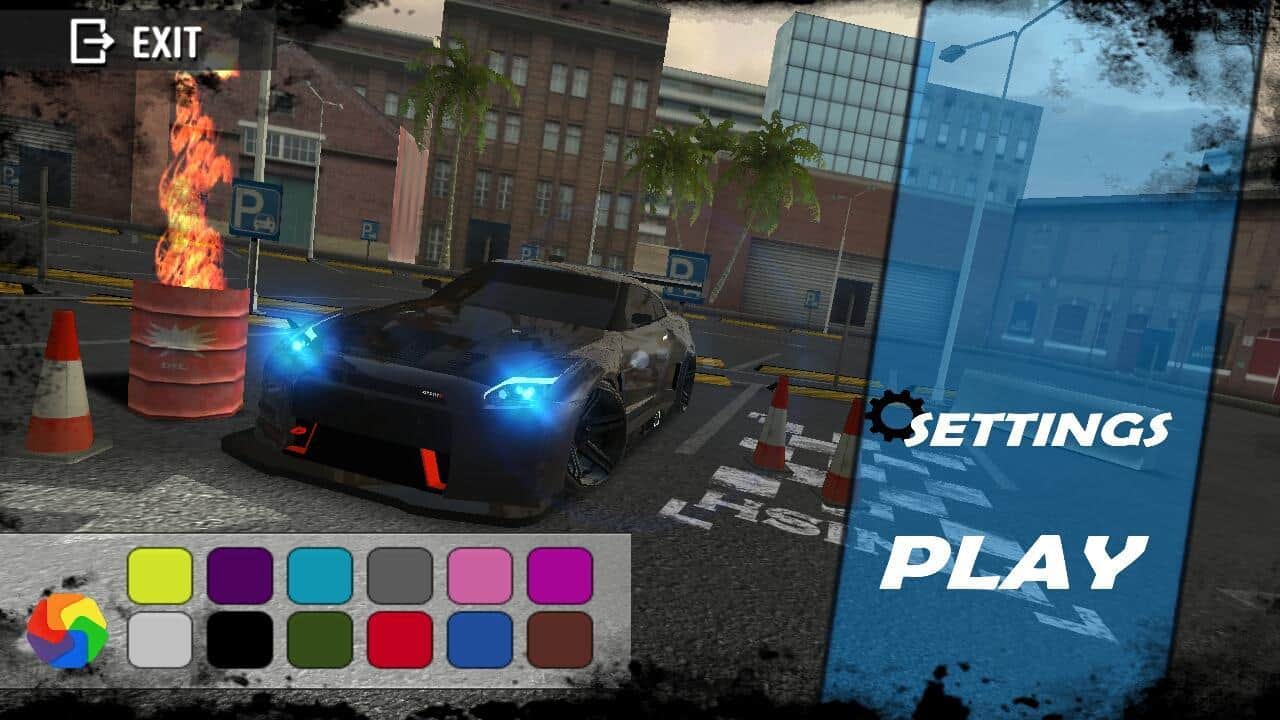Viewport: 1280px width, 720px height.
Task: Click the exit door icon top-left
Action: [89, 40]
